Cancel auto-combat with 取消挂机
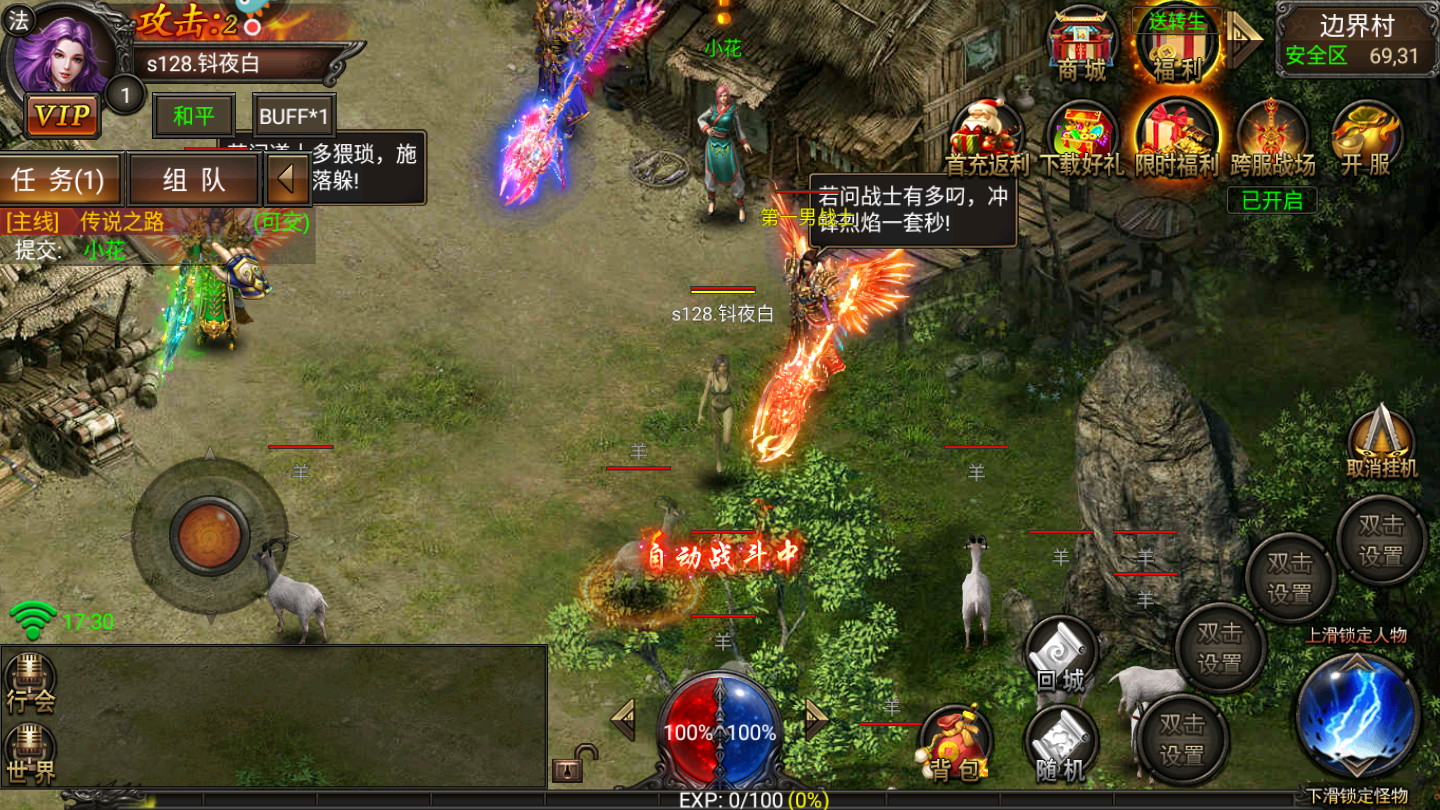Image resolution: width=1440 pixels, height=810 pixels. (x=1381, y=442)
